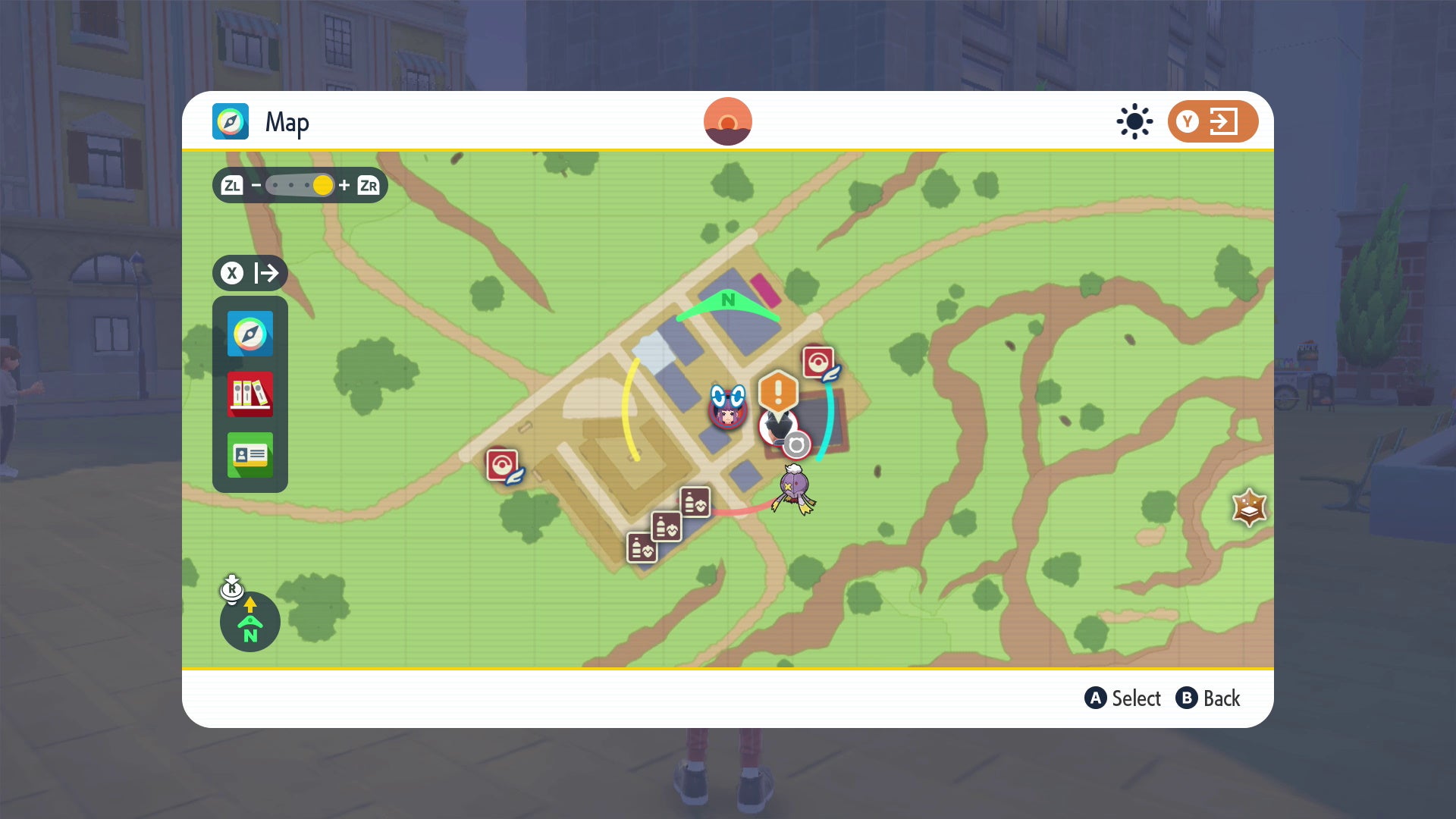
Task: Select the Pokémon Center icon near the player
Action: point(817,362)
